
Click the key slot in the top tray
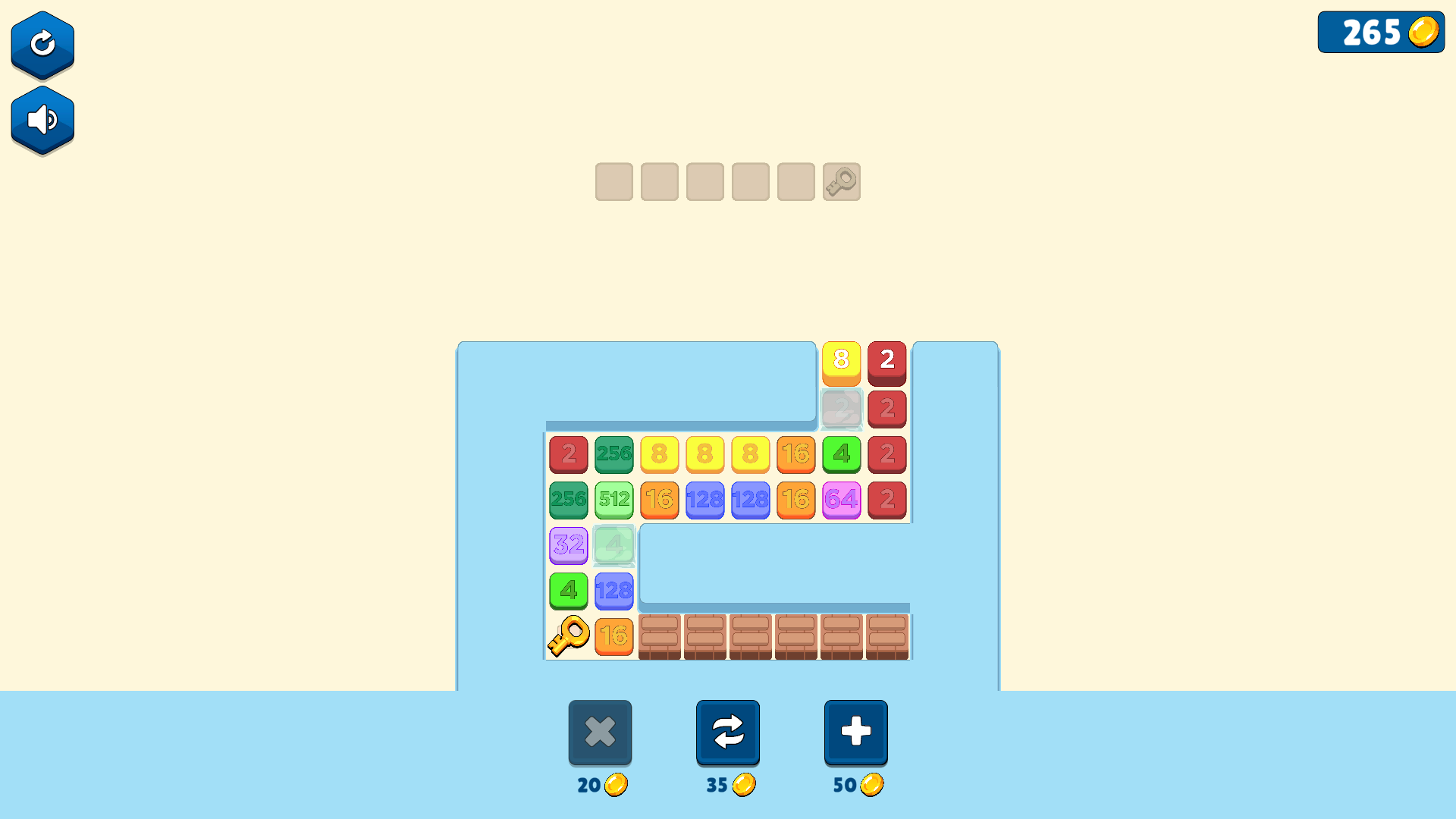(841, 182)
